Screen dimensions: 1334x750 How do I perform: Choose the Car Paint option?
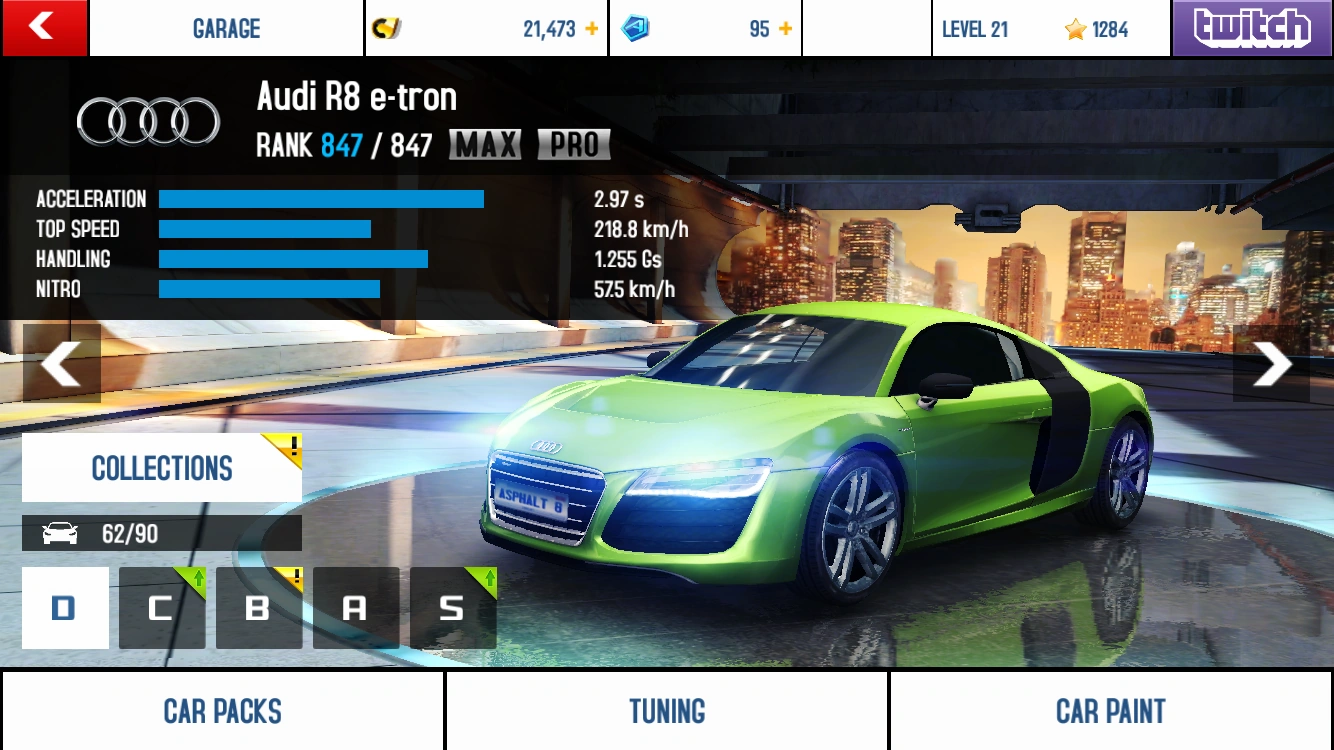(1111, 711)
